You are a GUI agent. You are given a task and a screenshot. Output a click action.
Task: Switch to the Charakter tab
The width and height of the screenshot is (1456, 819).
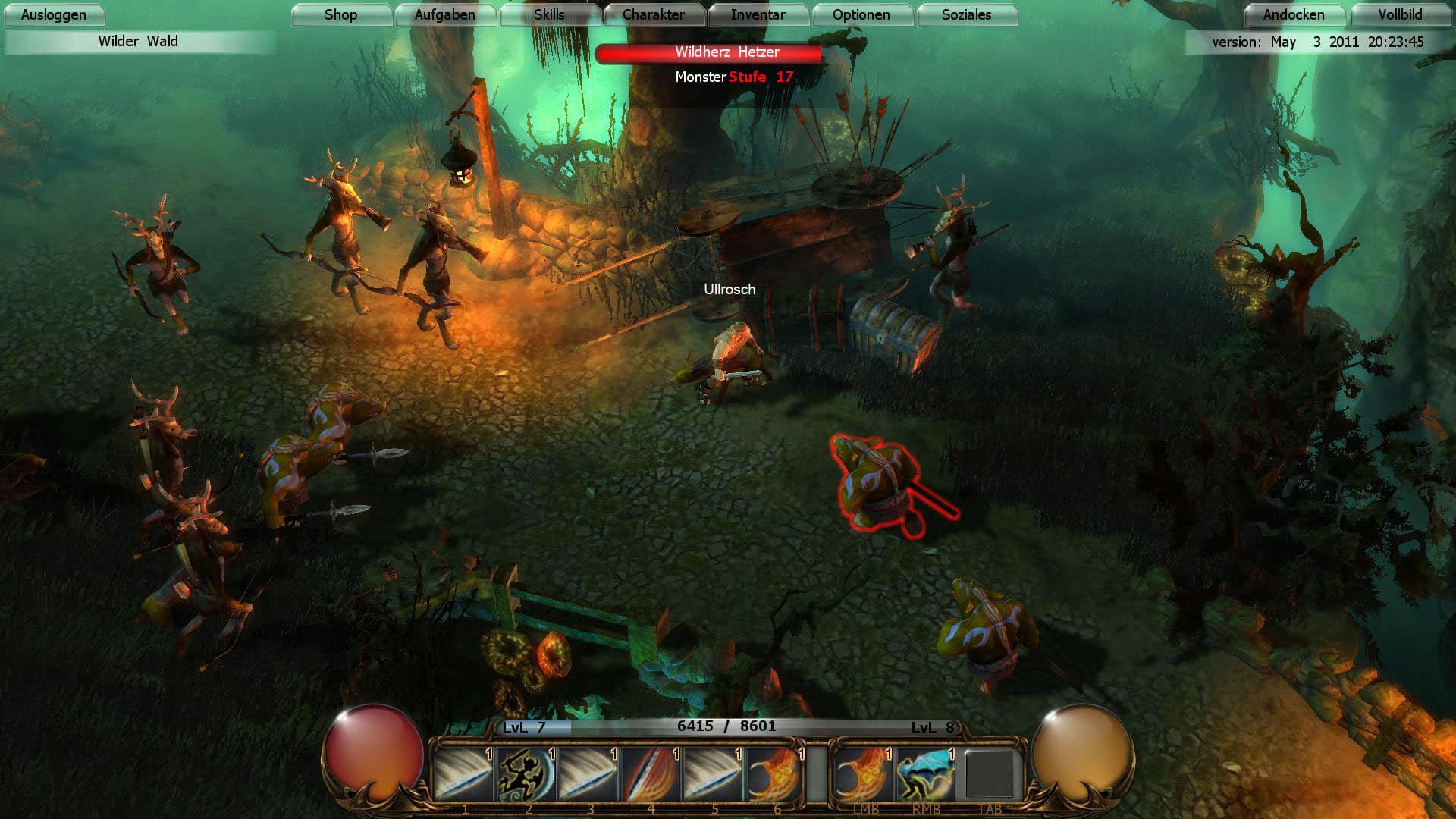click(654, 14)
